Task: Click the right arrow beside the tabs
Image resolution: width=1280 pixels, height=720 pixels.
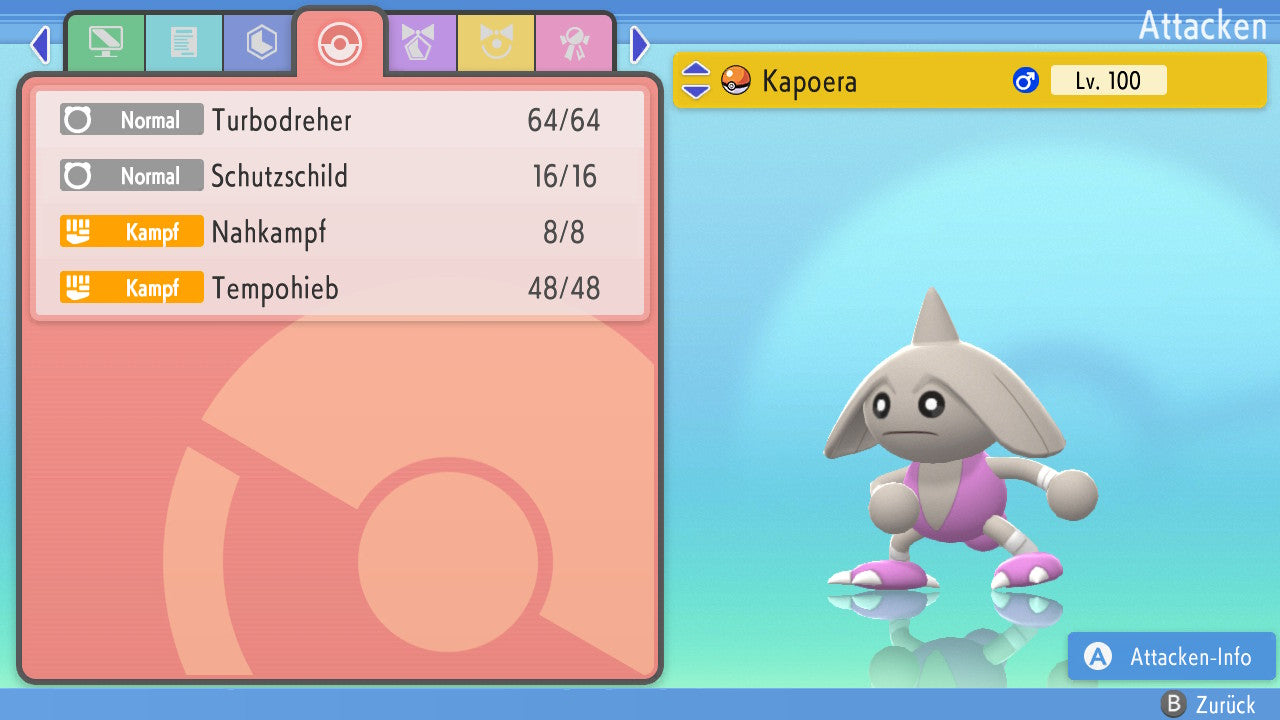Action: [640, 44]
